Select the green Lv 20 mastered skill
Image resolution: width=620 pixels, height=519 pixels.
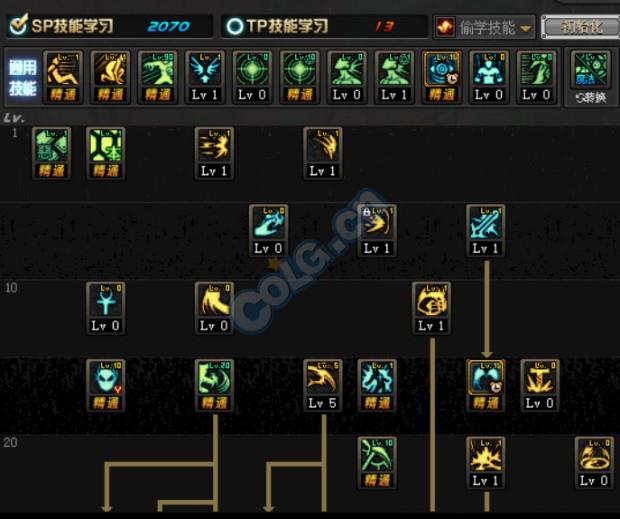pos(214,384)
